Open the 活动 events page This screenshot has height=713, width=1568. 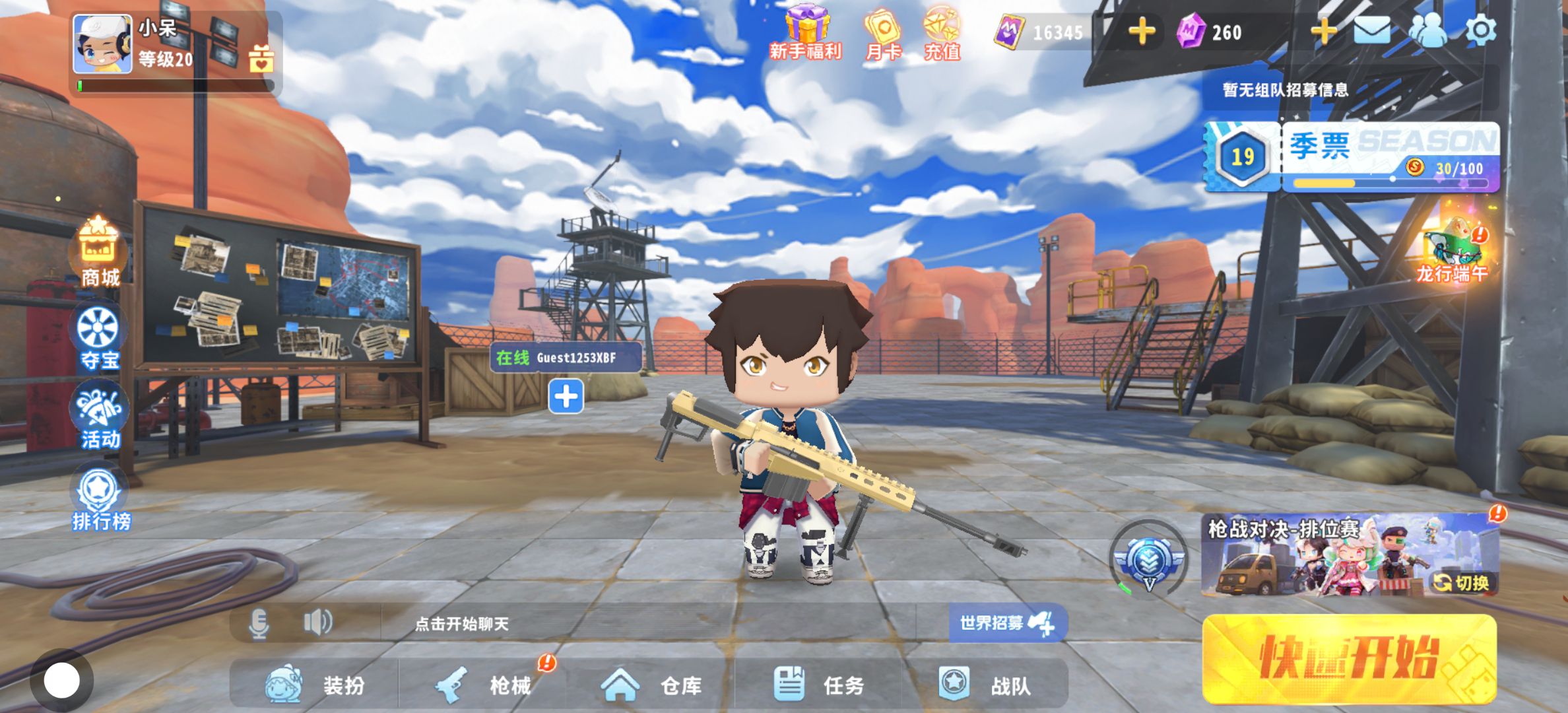99,417
